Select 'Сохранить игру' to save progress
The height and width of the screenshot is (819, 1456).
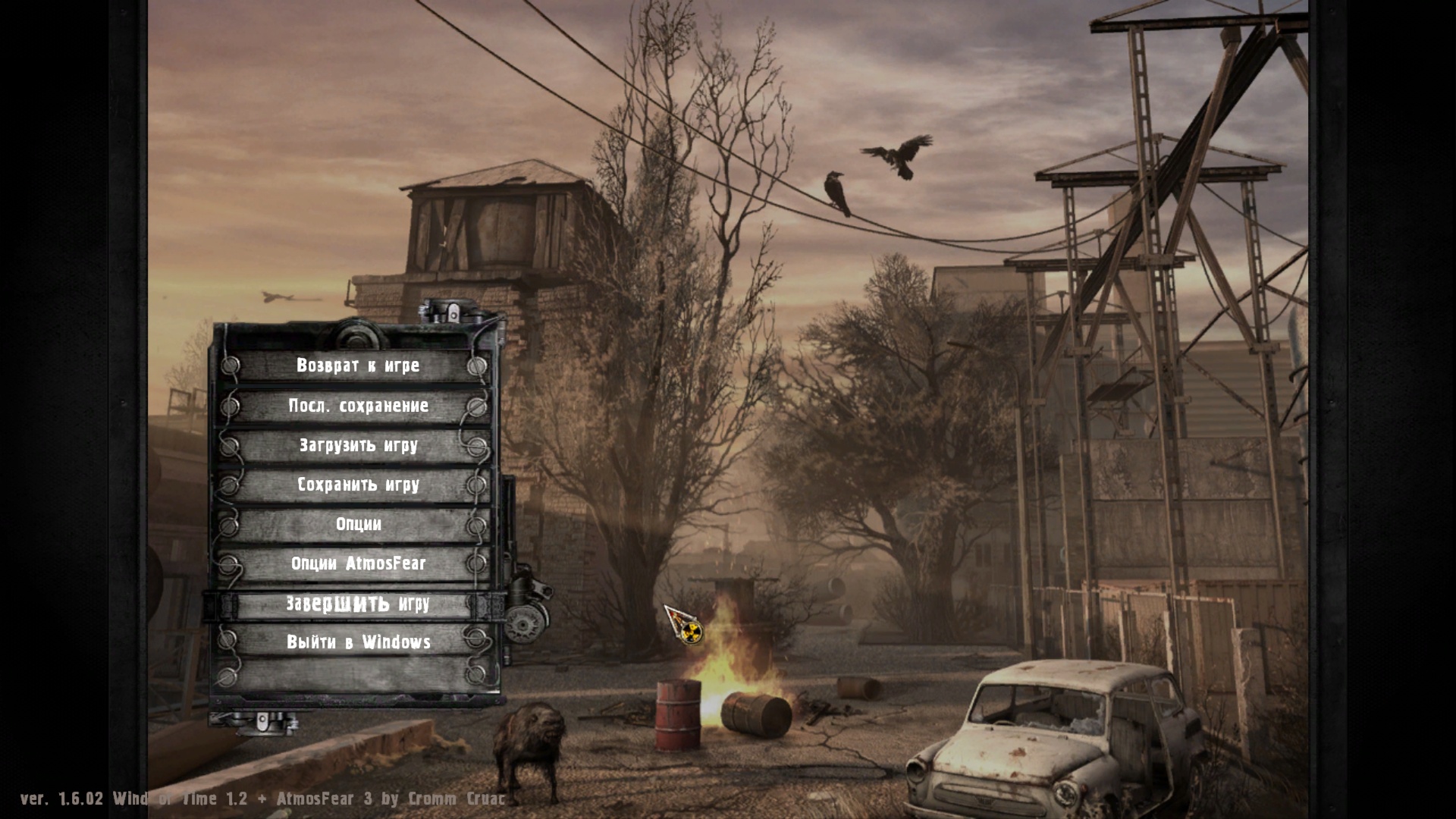tap(357, 485)
